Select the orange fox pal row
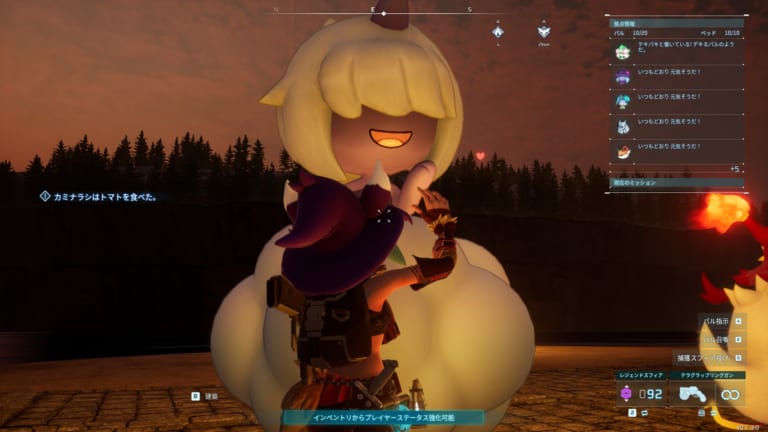Viewport: 768px width, 432px height. (x=676, y=151)
